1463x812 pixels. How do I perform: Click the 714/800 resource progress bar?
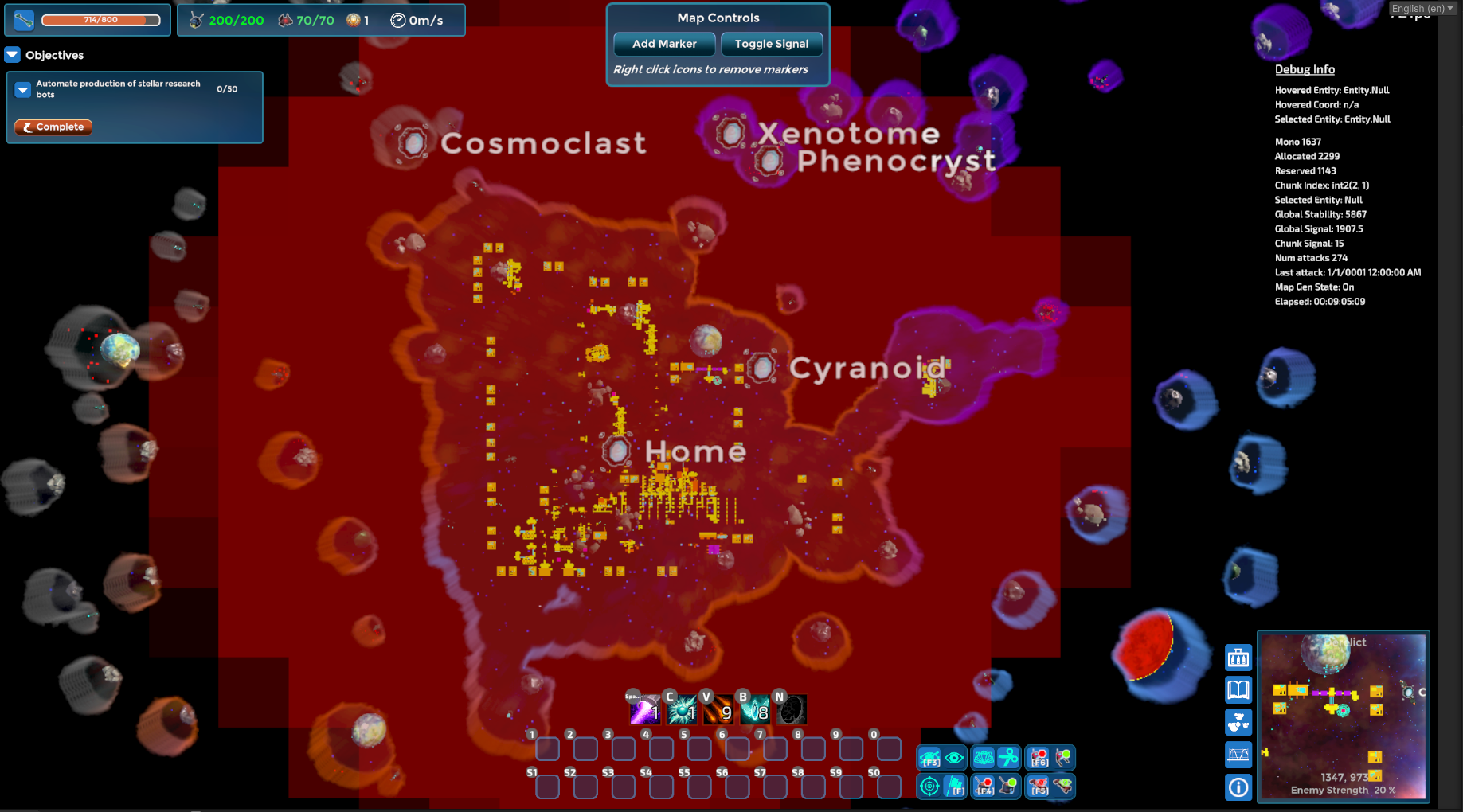(x=100, y=19)
